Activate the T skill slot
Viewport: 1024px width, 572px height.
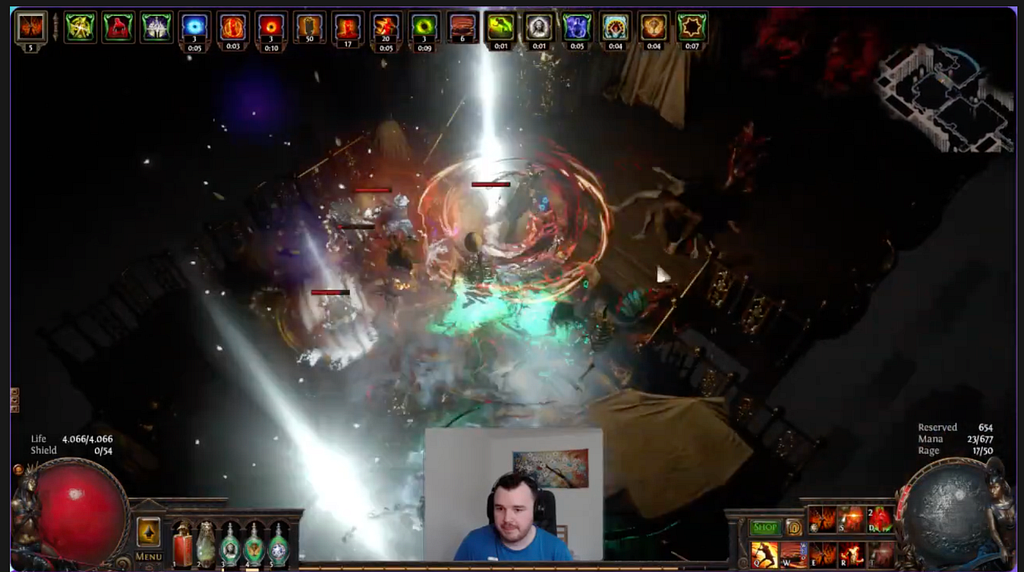882,554
